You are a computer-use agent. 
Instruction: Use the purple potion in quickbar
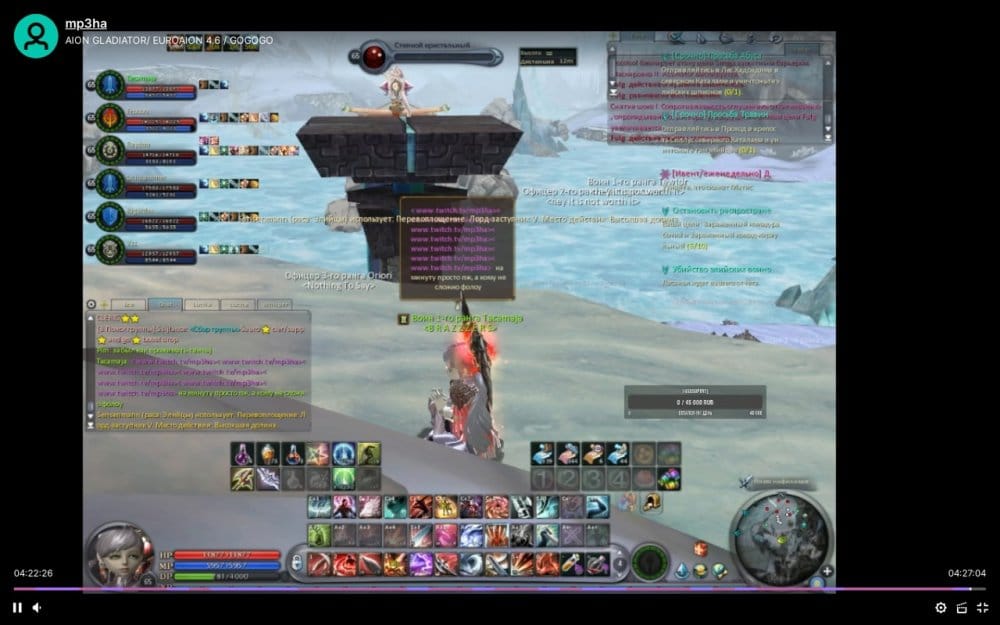pos(243,454)
